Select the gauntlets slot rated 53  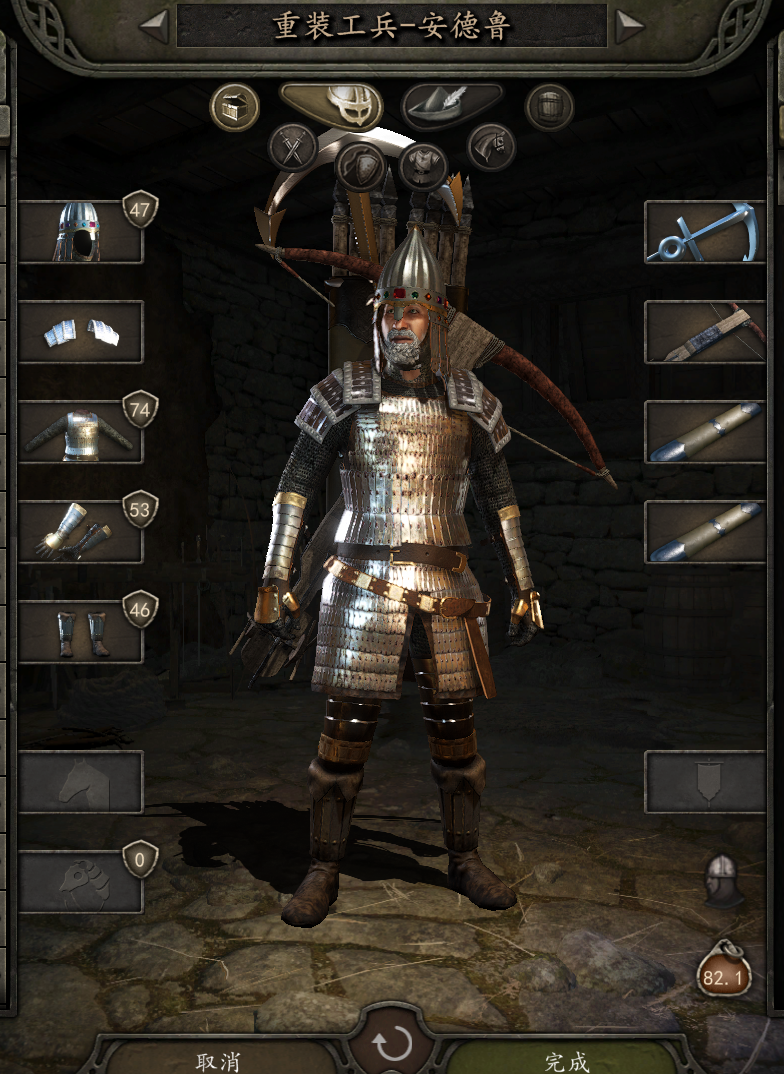[x=80, y=532]
